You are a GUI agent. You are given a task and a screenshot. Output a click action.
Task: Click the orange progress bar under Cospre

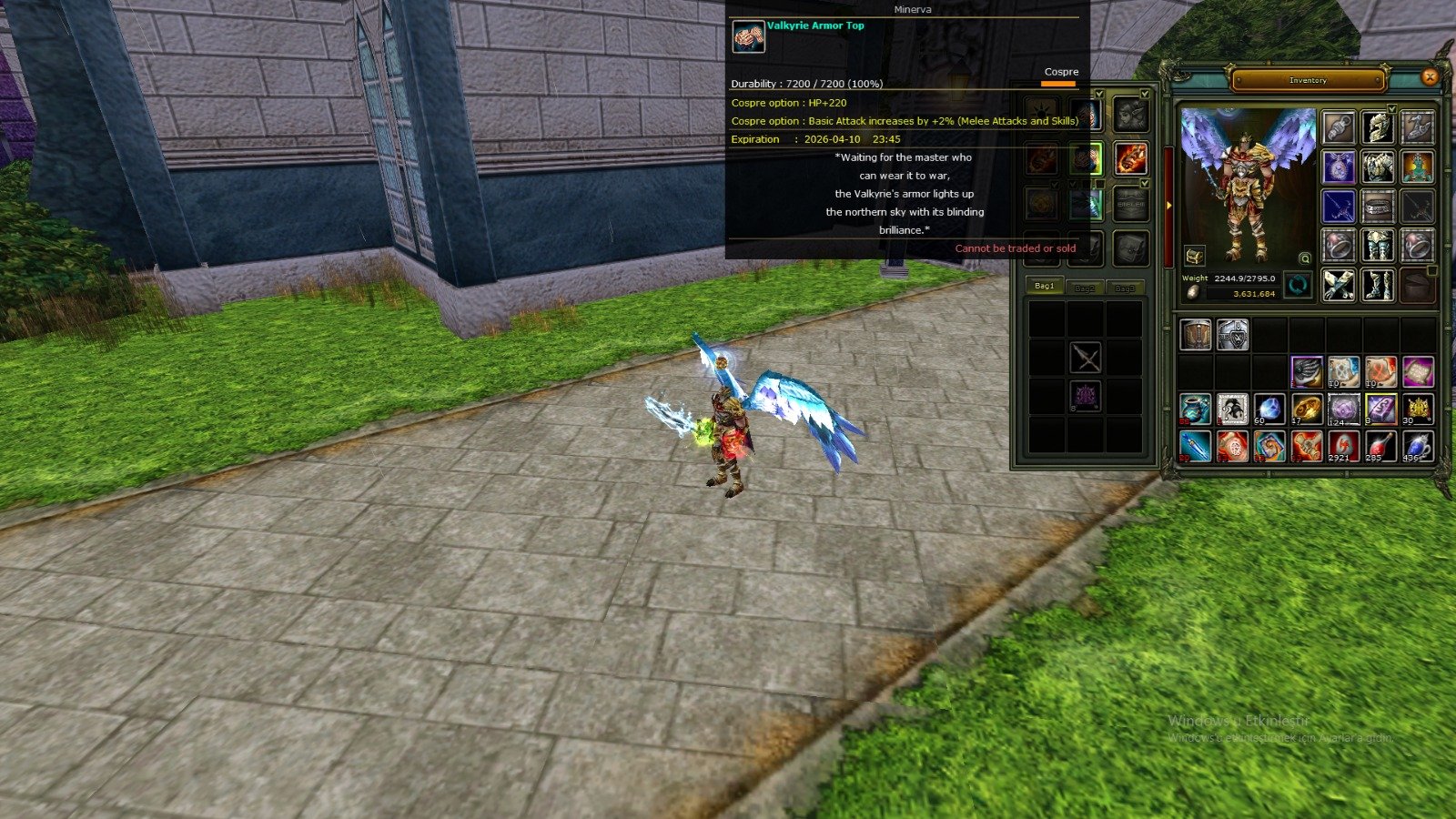click(x=1058, y=84)
